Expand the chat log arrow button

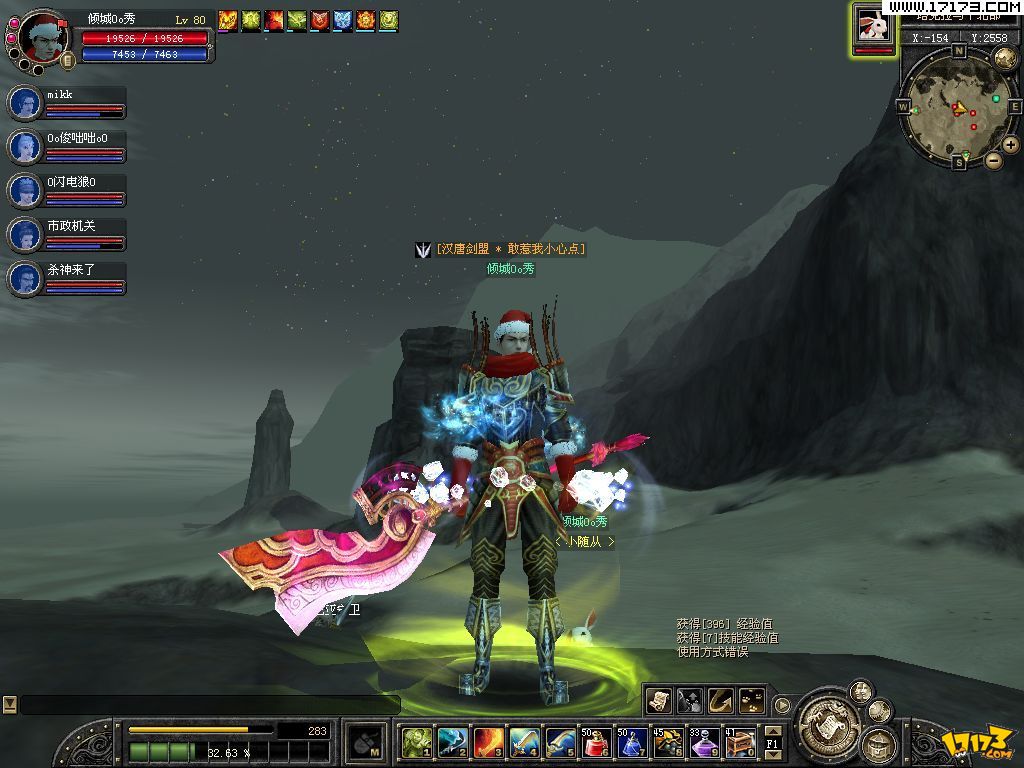(x=9, y=704)
